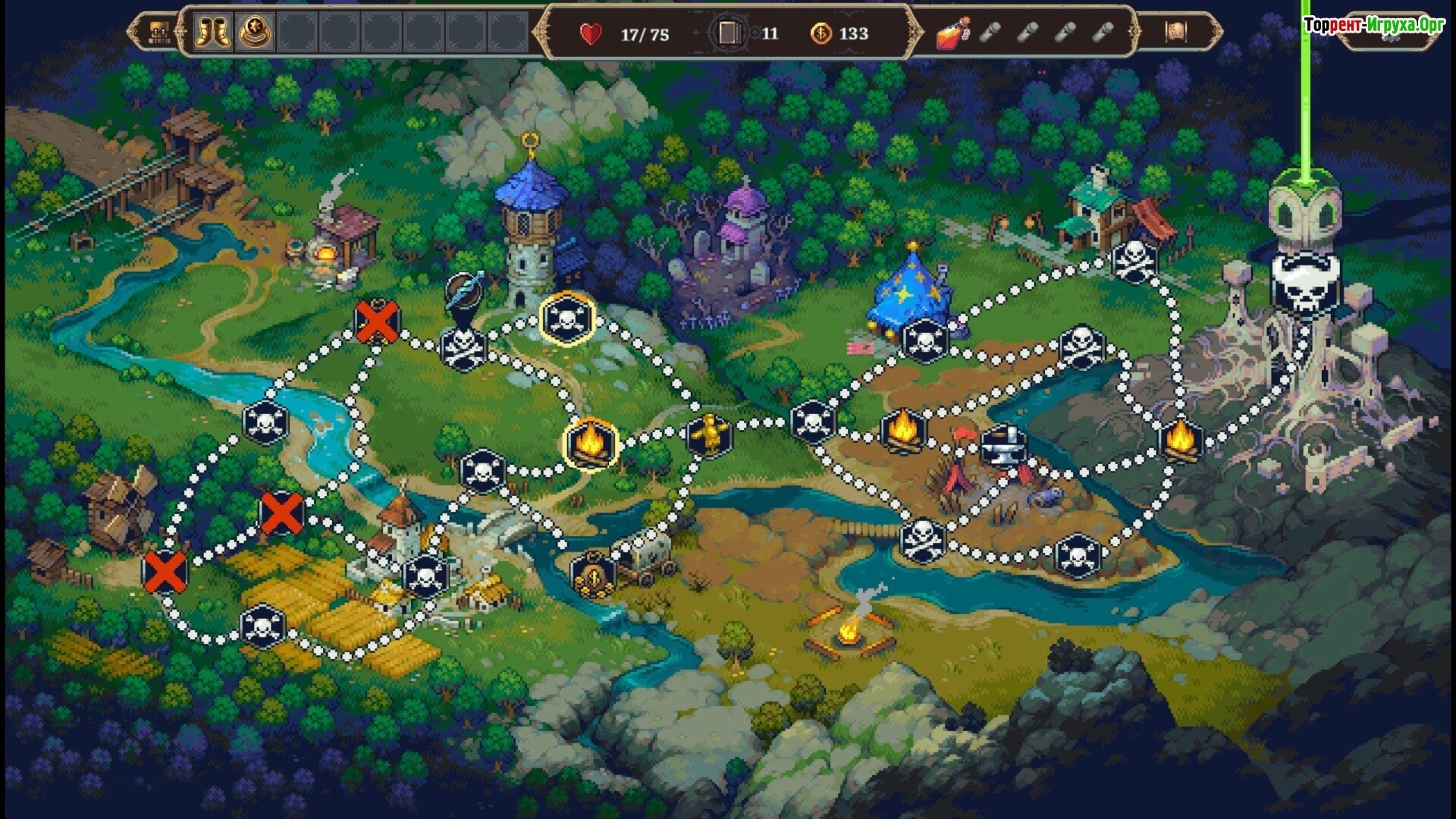Select the golden statue map node
Screen dimensions: 1456x819
coord(710,435)
